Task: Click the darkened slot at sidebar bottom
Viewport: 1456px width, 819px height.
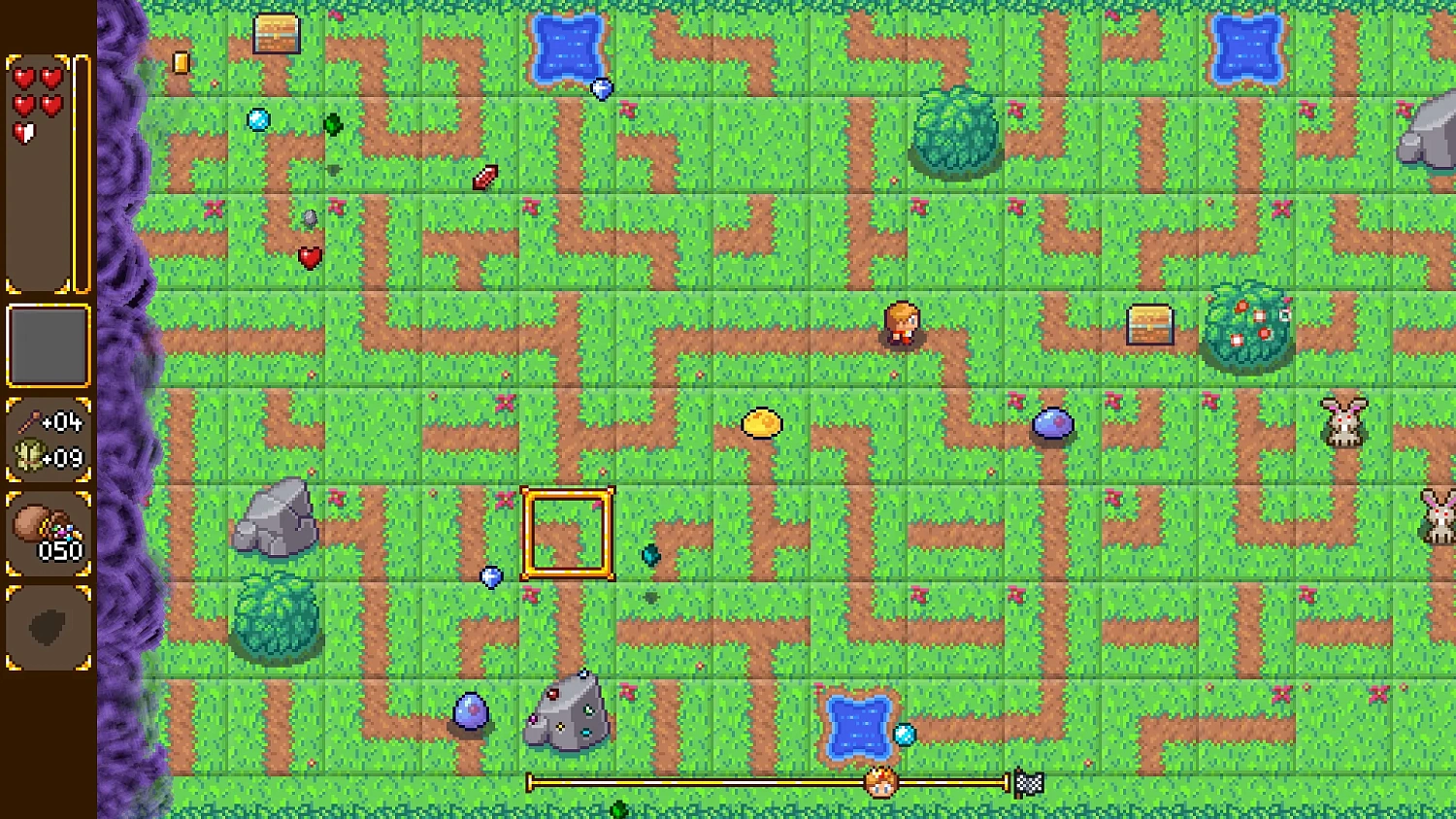Action: tap(47, 626)
